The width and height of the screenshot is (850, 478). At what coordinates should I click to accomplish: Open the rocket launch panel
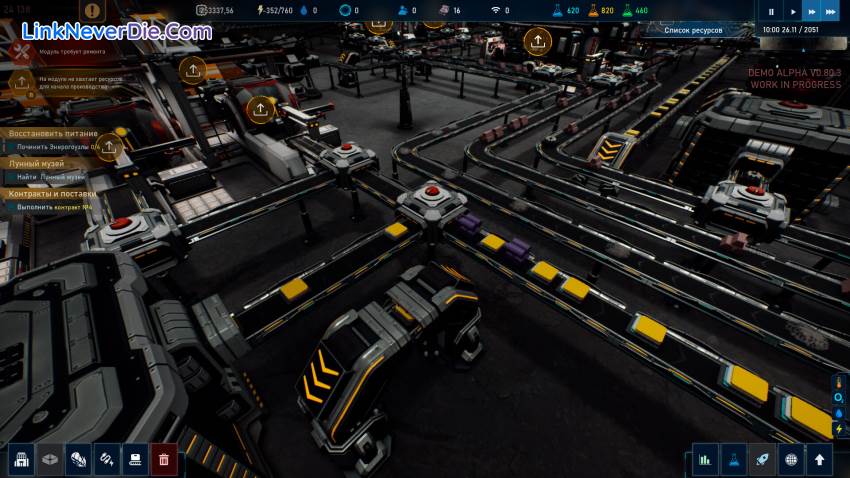pyautogui.click(x=763, y=460)
